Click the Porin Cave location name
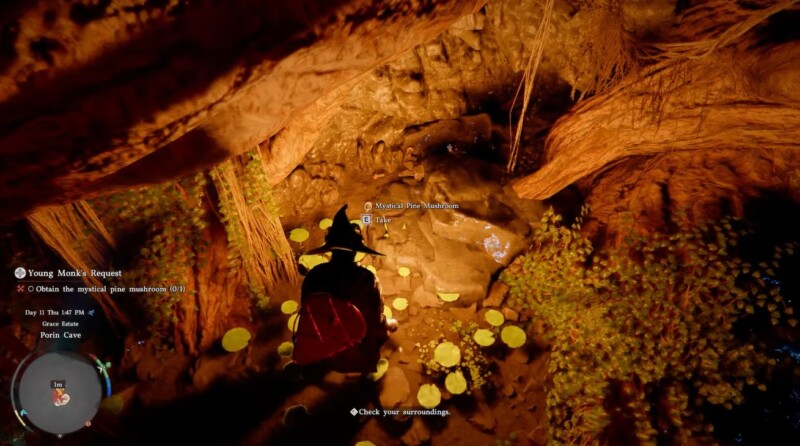This screenshot has width=800, height=446. [x=62, y=335]
